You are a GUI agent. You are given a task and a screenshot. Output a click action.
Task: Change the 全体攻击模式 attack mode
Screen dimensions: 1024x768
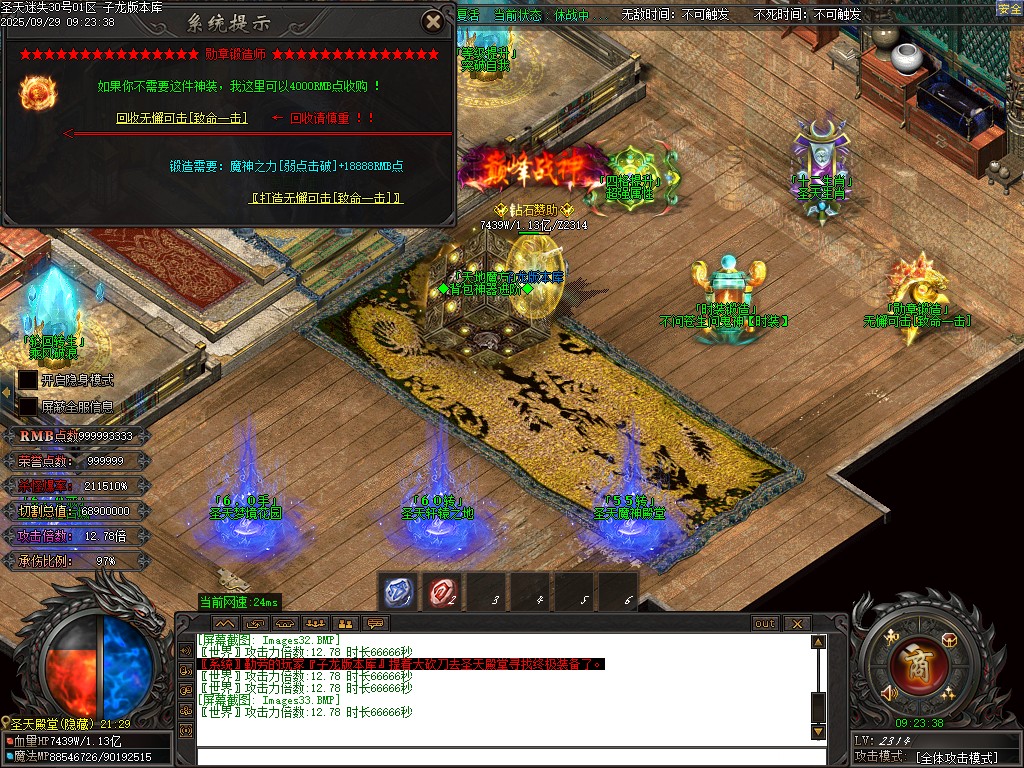[x=956, y=757]
